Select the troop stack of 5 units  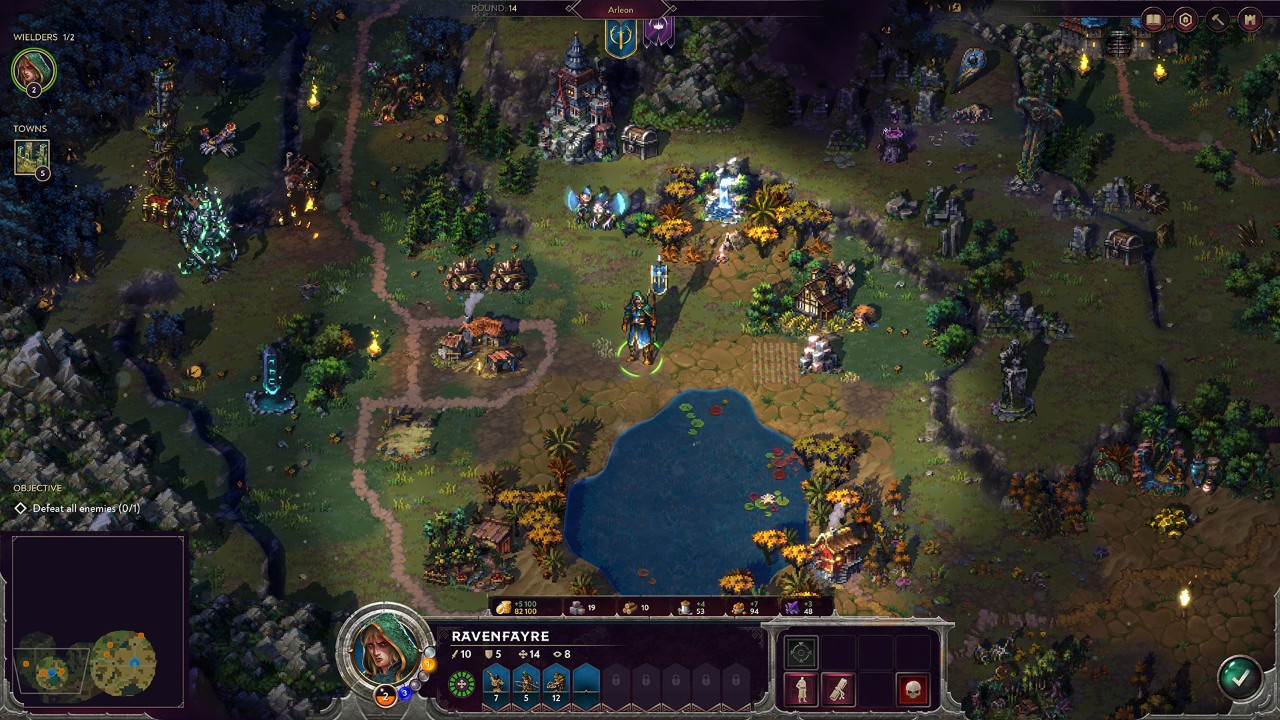[526, 683]
